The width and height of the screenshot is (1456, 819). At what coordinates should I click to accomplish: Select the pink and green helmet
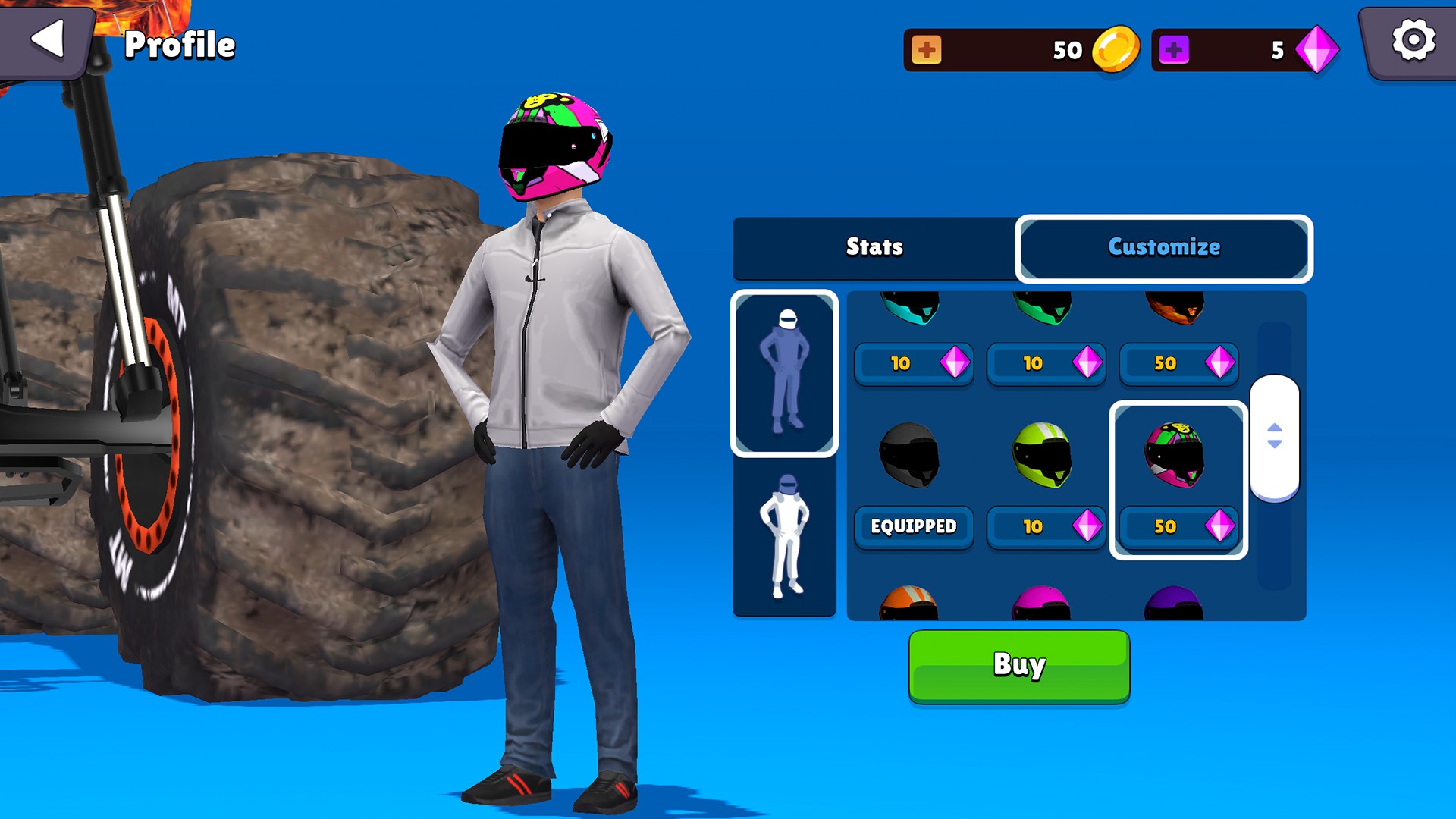click(1175, 455)
